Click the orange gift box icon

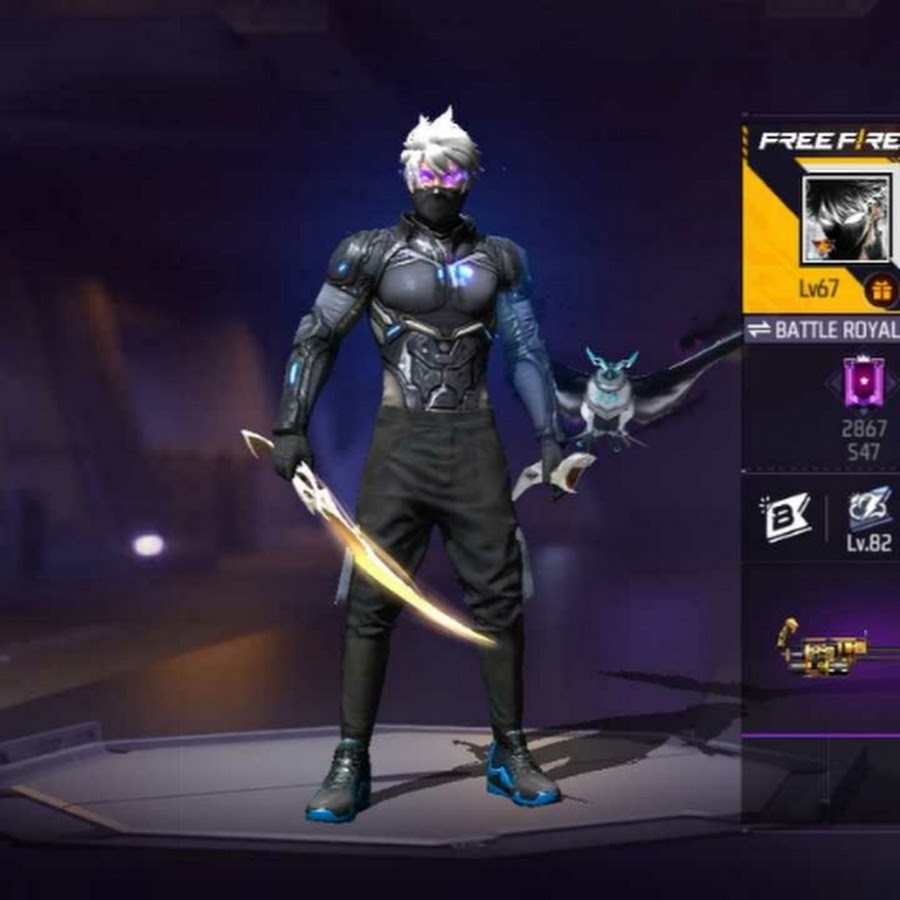point(881,290)
